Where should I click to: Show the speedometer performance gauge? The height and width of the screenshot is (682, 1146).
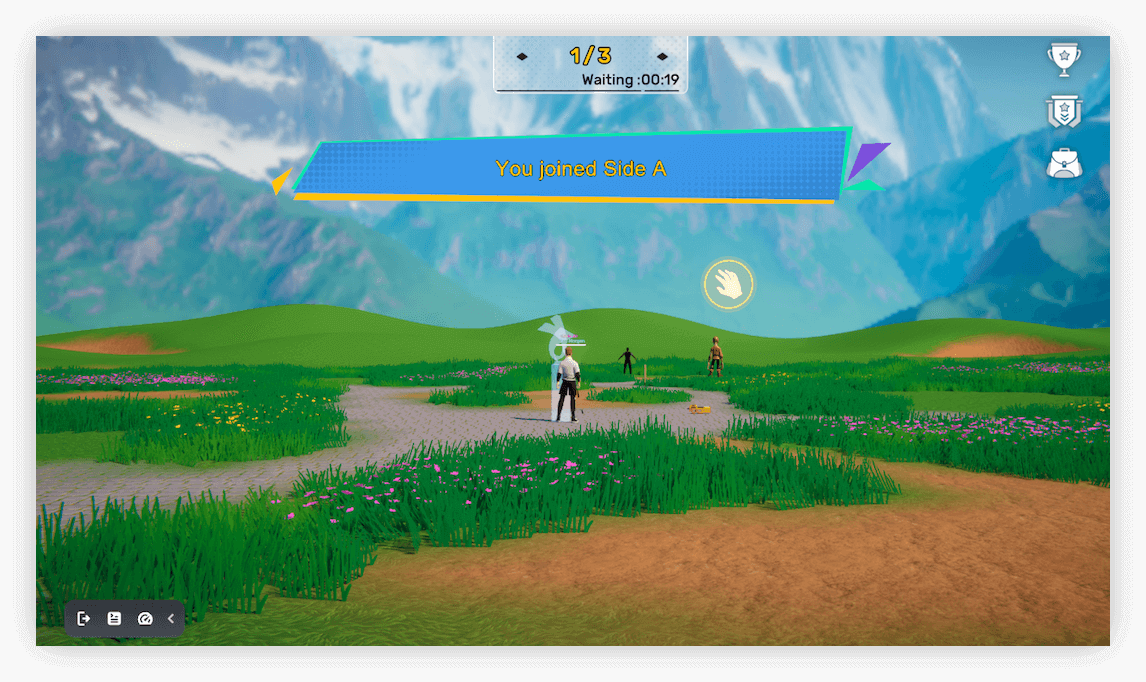point(144,619)
